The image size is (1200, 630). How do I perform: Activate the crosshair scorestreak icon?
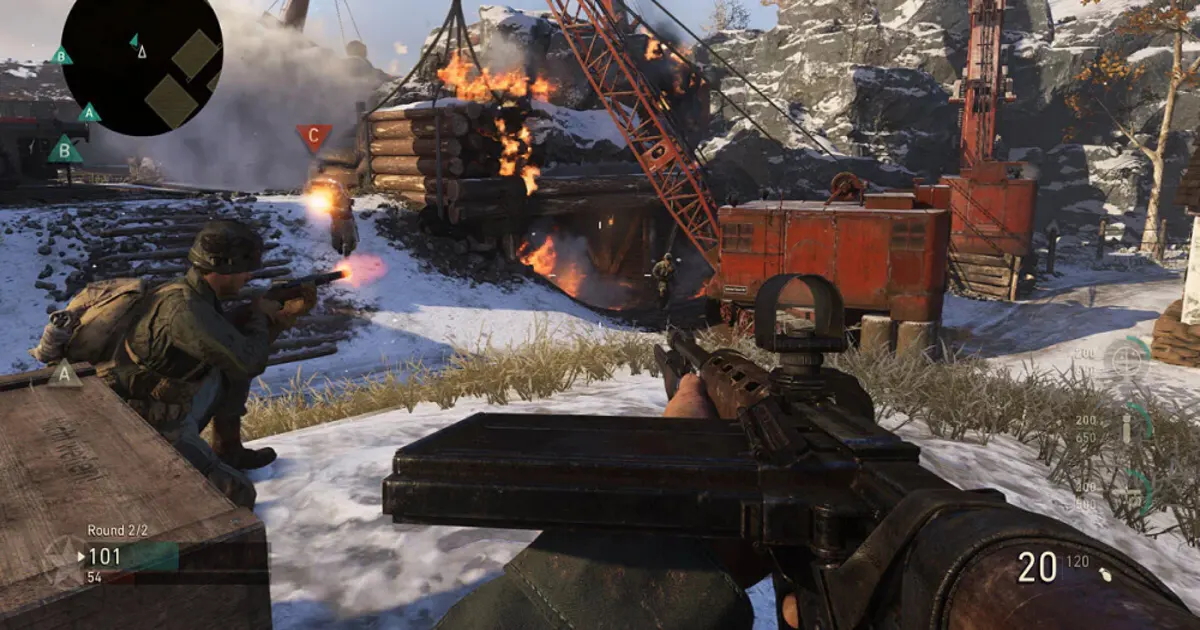pos(1126,357)
